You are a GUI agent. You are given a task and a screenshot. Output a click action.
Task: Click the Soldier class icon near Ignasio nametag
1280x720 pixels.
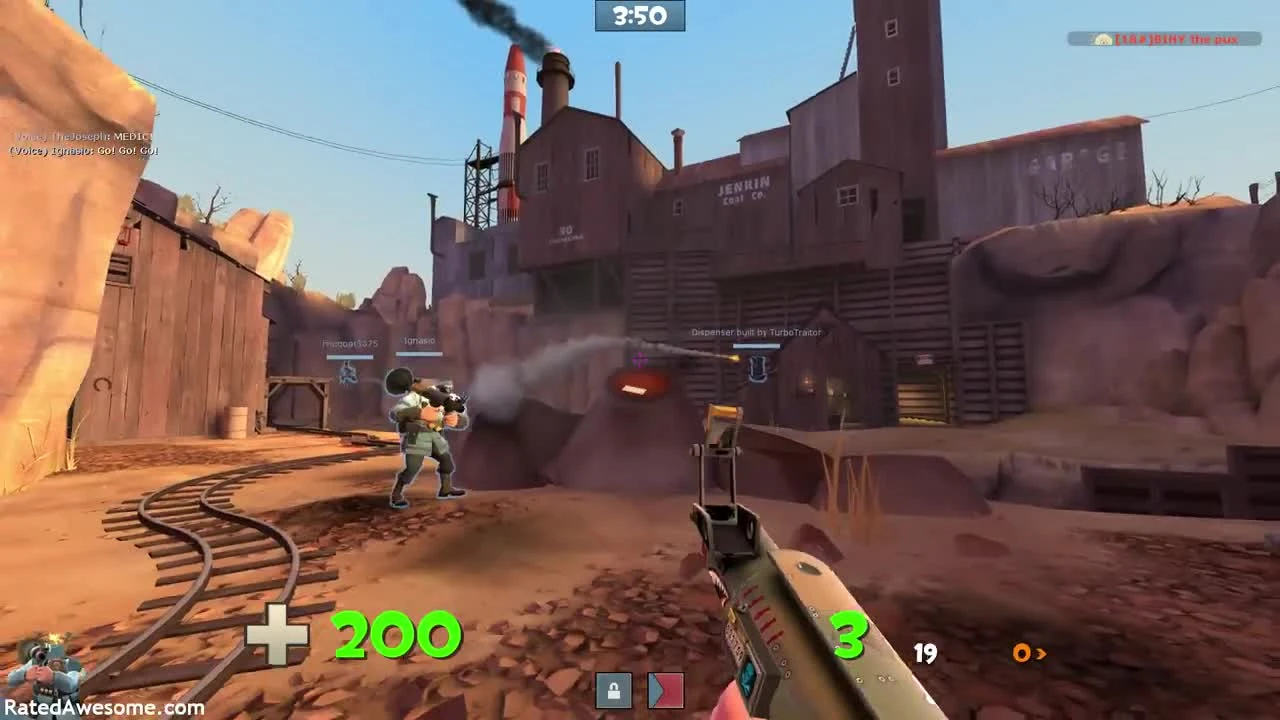[x=349, y=374]
